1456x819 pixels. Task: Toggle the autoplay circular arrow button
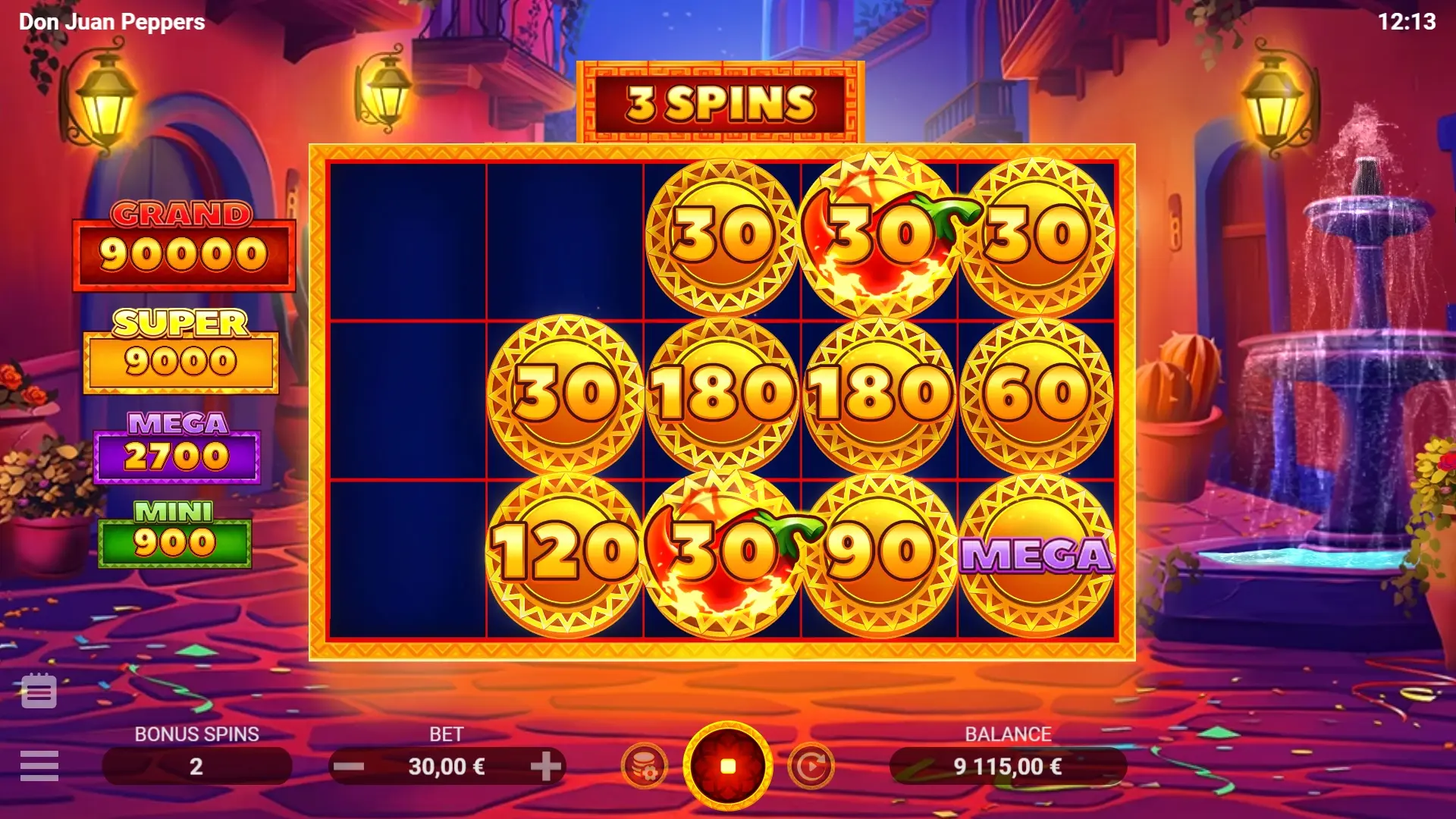(x=811, y=767)
